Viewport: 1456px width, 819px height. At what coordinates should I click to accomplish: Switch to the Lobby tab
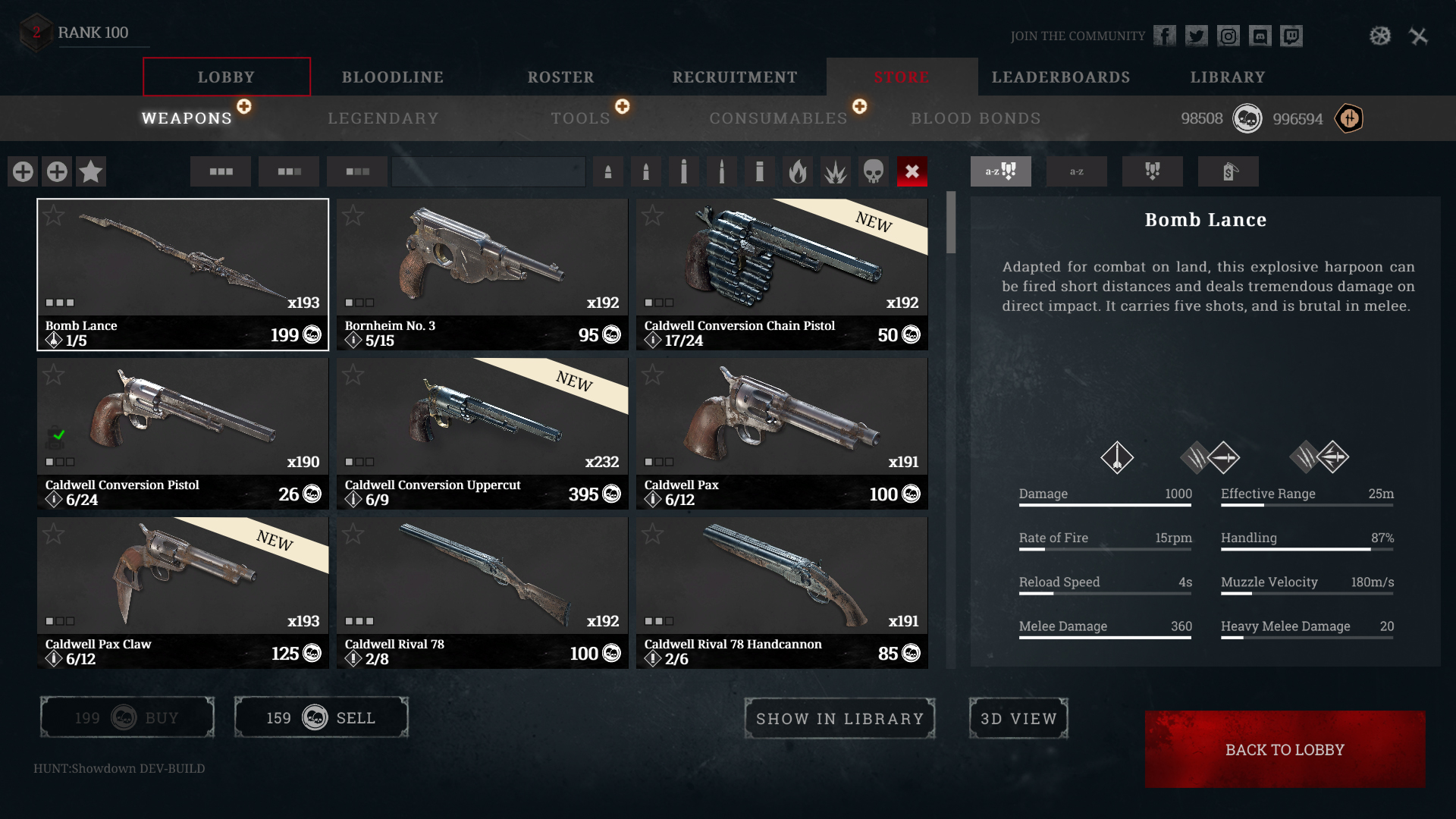[226, 77]
